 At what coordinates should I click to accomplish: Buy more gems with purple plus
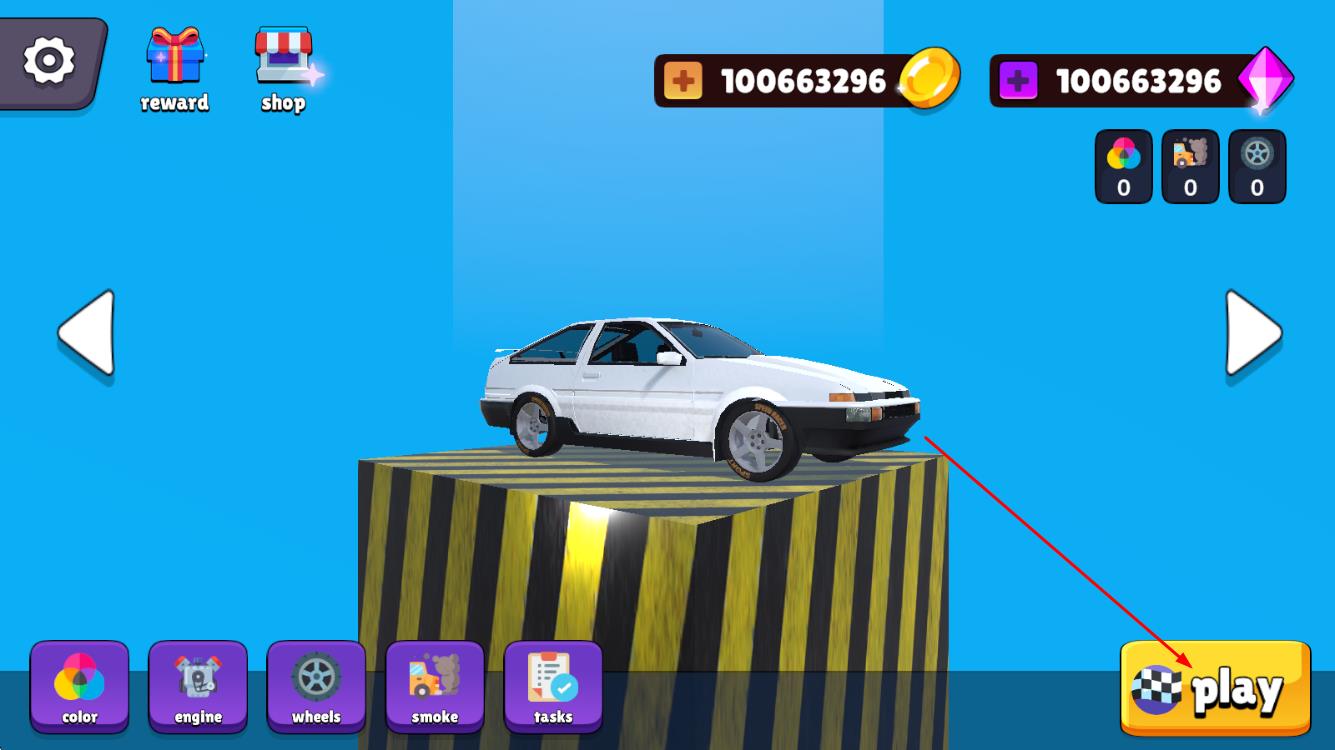coord(1018,81)
